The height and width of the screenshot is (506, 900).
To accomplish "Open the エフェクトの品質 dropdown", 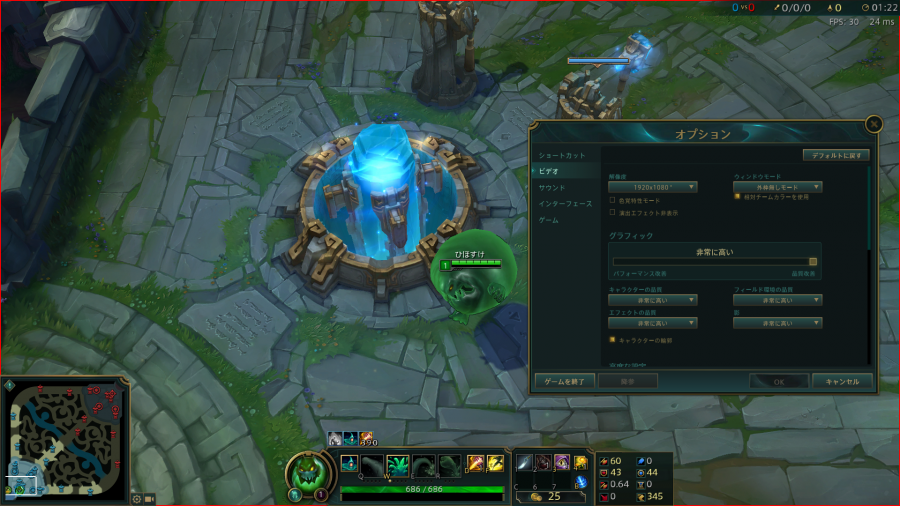I will click(x=652, y=323).
